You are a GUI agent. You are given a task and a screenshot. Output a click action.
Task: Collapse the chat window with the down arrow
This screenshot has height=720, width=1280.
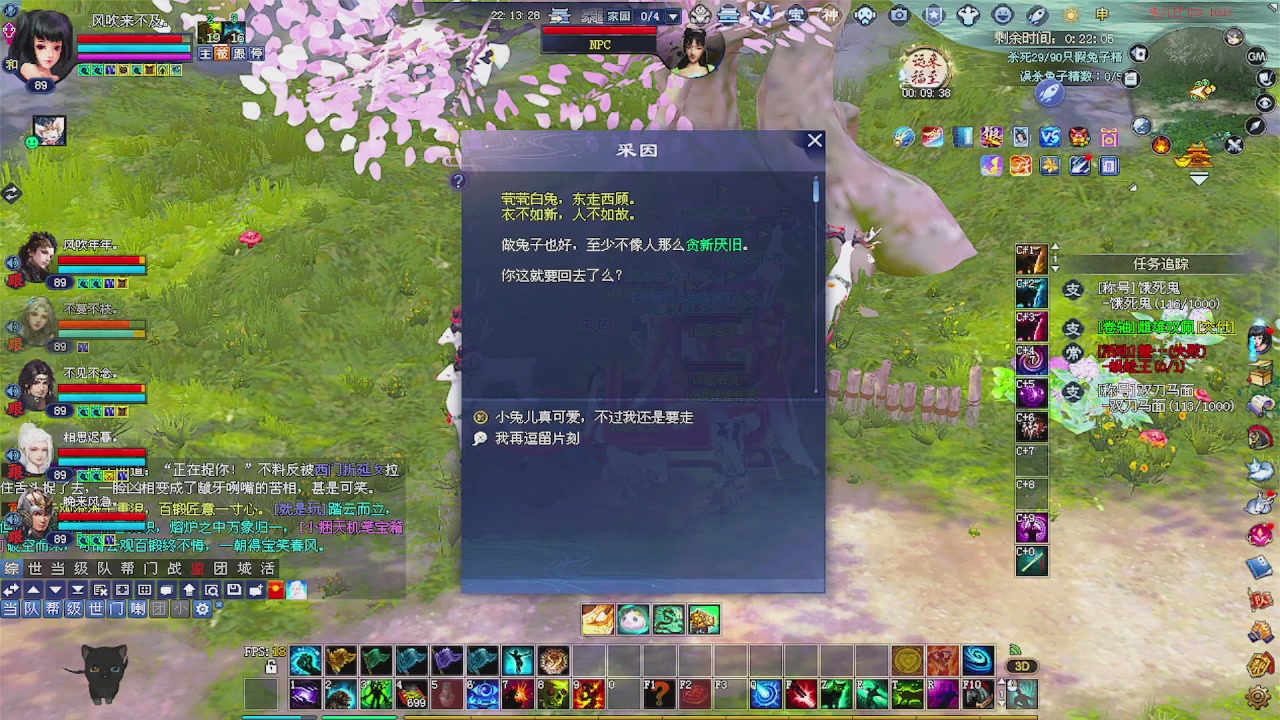(54, 589)
